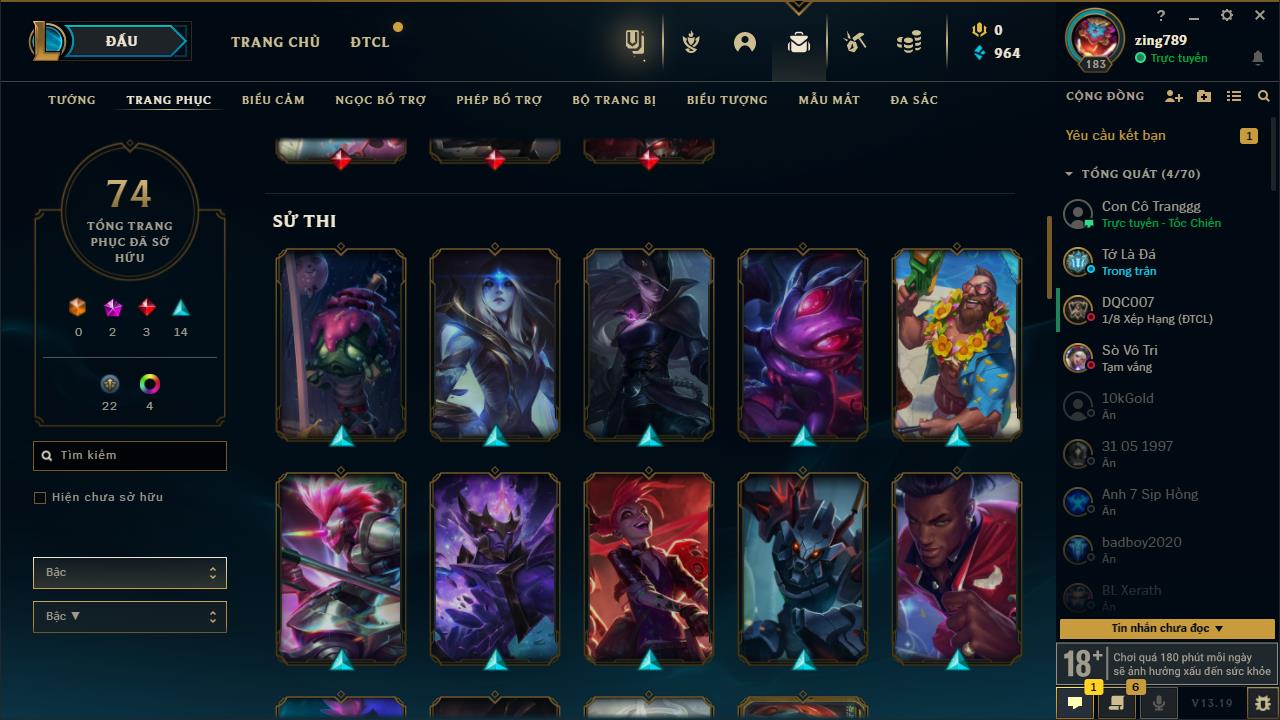
Task: Open the BIỂU TƯỢNG tab
Action: [x=727, y=100]
